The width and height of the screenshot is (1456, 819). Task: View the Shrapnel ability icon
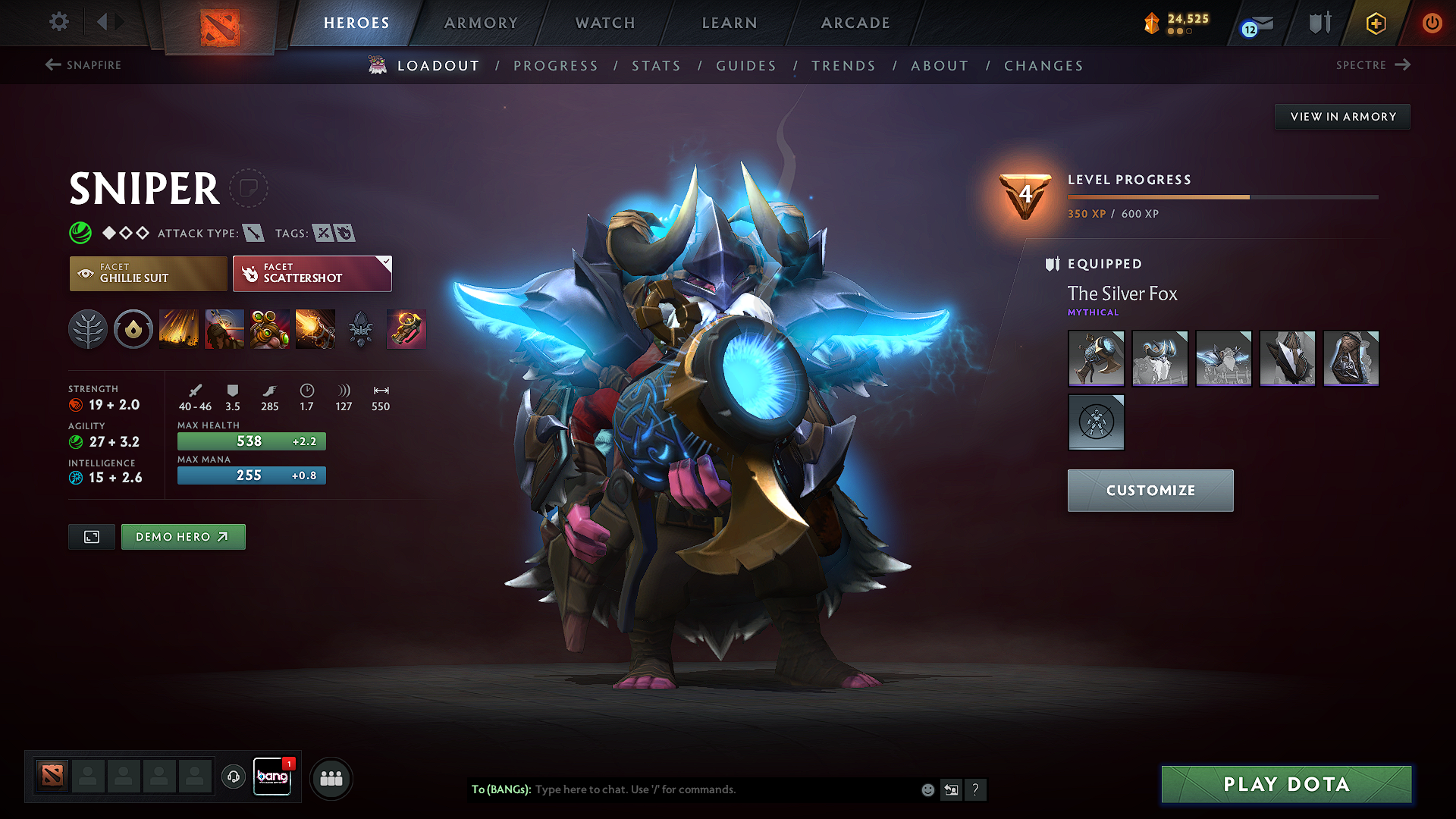point(179,329)
